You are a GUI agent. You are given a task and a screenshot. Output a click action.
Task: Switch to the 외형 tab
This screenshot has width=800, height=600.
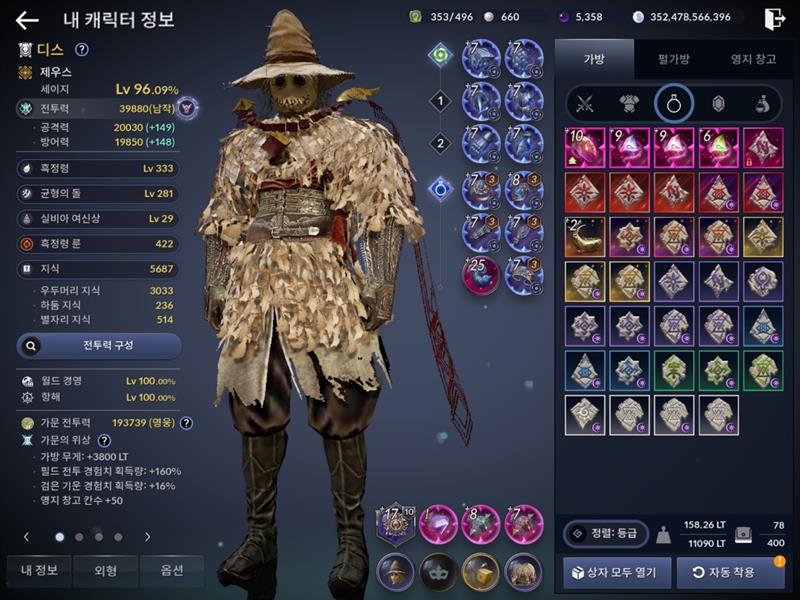tap(104, 570)
